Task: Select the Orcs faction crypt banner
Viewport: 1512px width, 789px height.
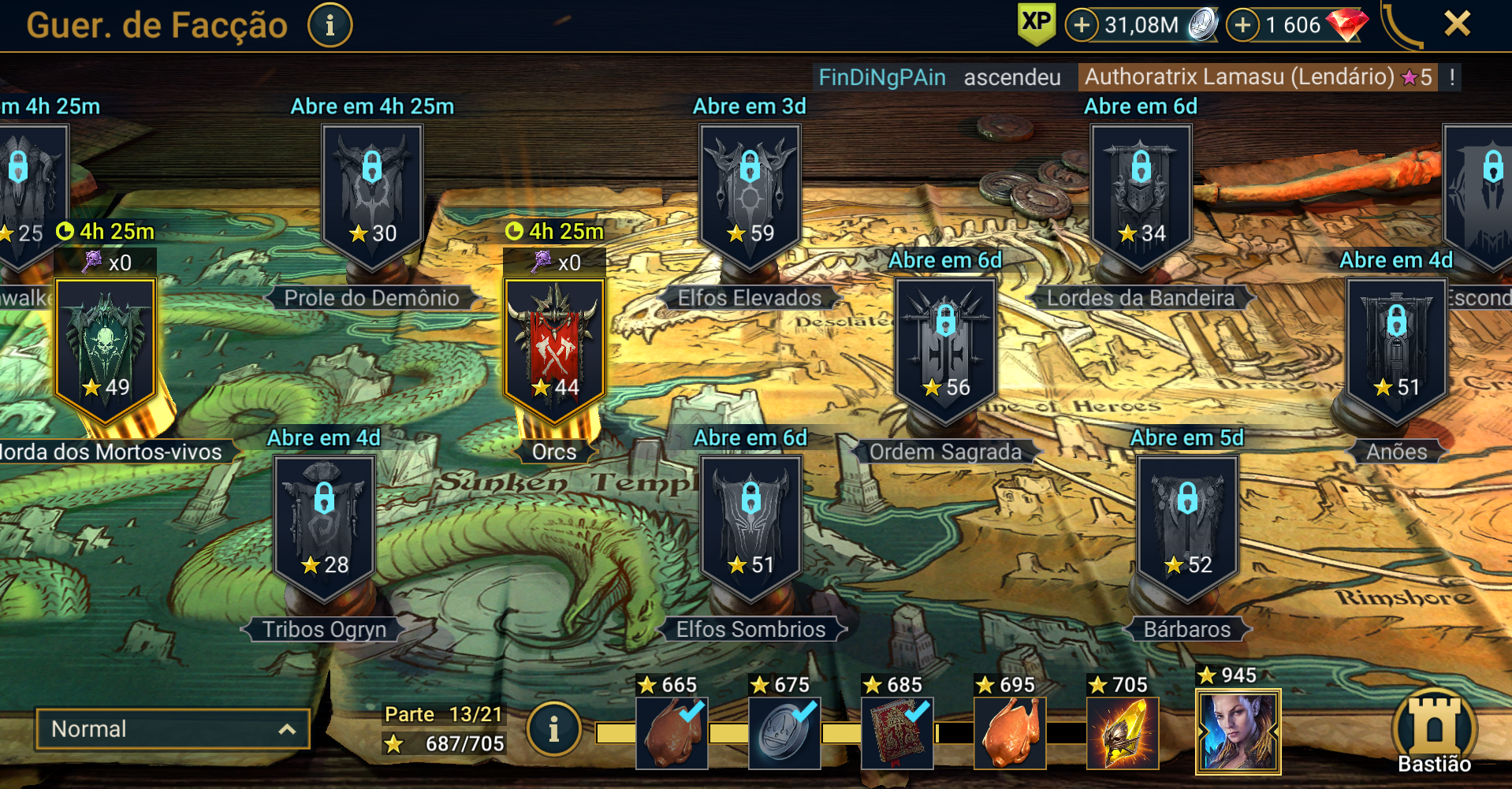Action: [555, 347]
